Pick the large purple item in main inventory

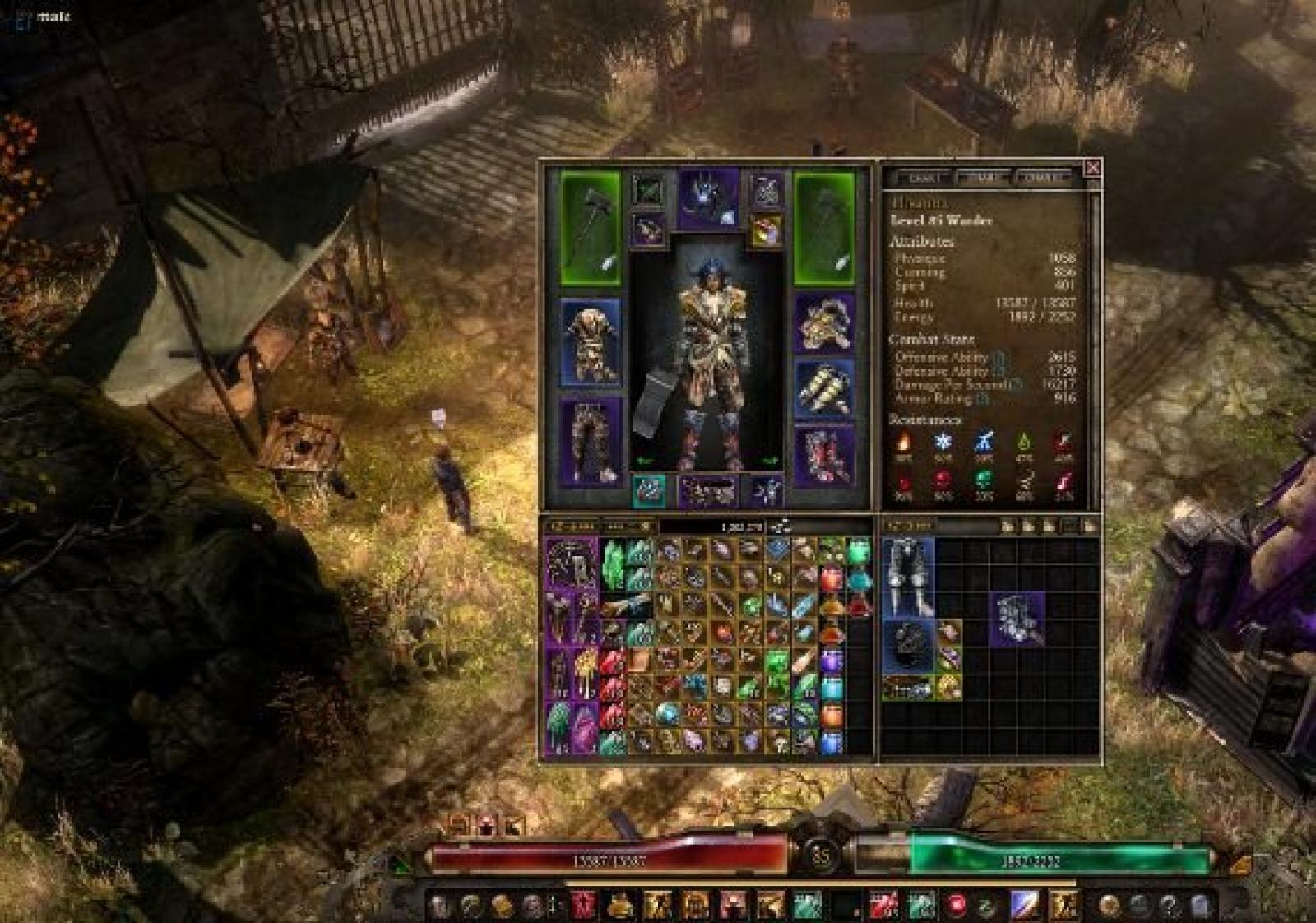[x=572, y=564]
